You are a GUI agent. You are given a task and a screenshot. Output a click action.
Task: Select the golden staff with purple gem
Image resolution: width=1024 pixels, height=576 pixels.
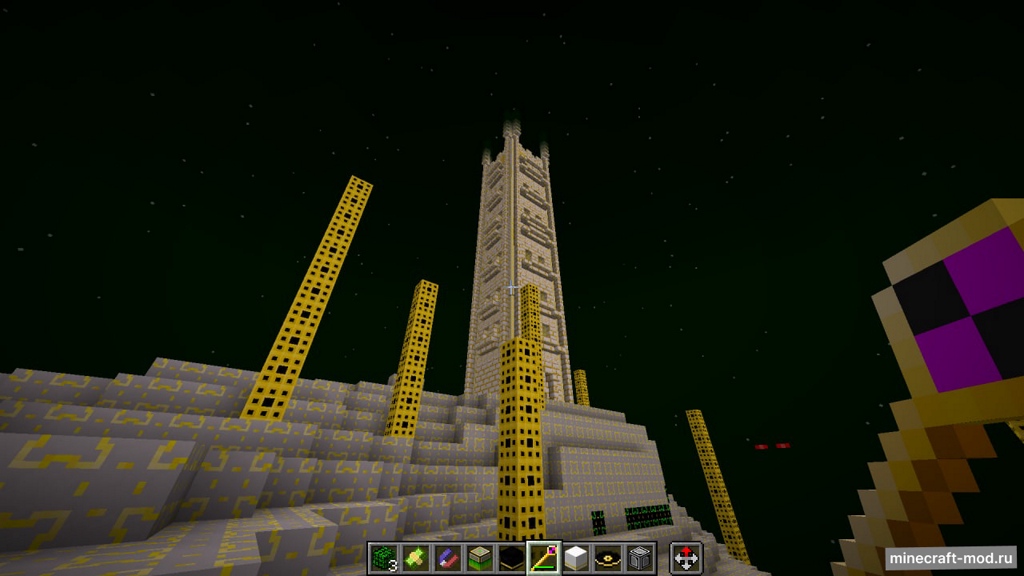point(543,558)
